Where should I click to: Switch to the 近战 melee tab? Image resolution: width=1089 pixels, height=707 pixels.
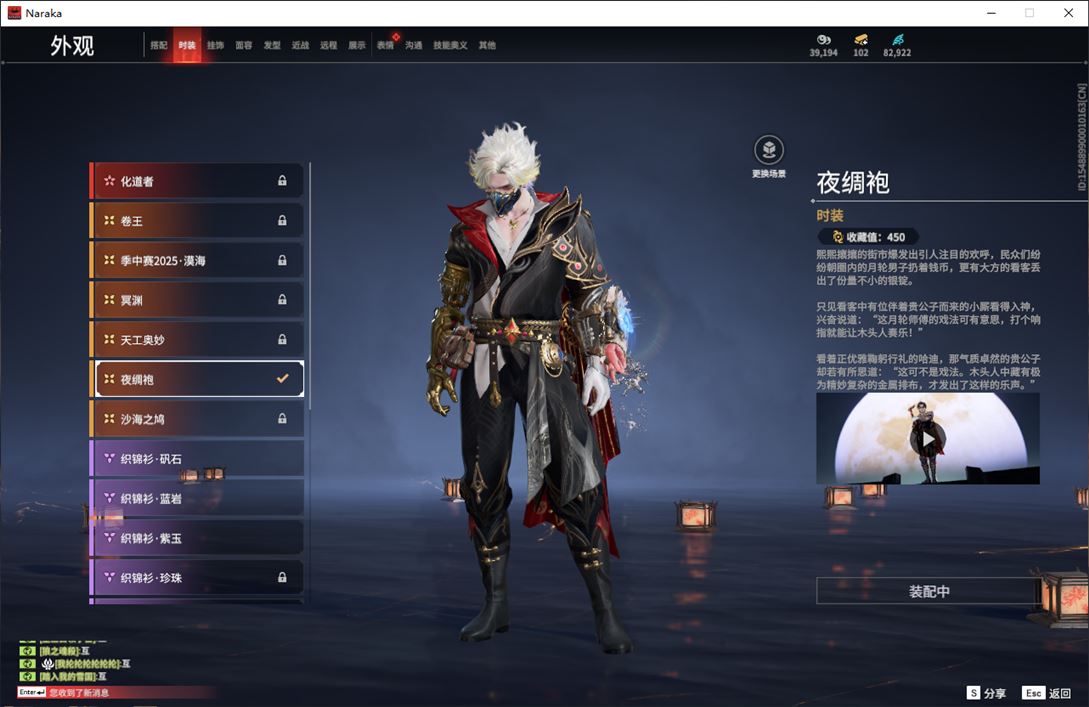[300, 45]
